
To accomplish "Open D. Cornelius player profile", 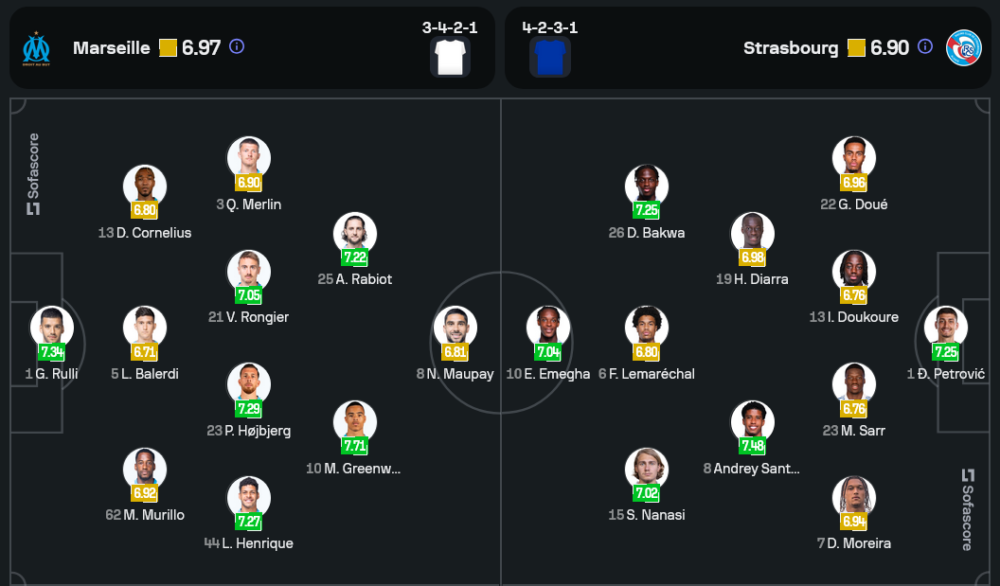I will [x=145, y=187].
